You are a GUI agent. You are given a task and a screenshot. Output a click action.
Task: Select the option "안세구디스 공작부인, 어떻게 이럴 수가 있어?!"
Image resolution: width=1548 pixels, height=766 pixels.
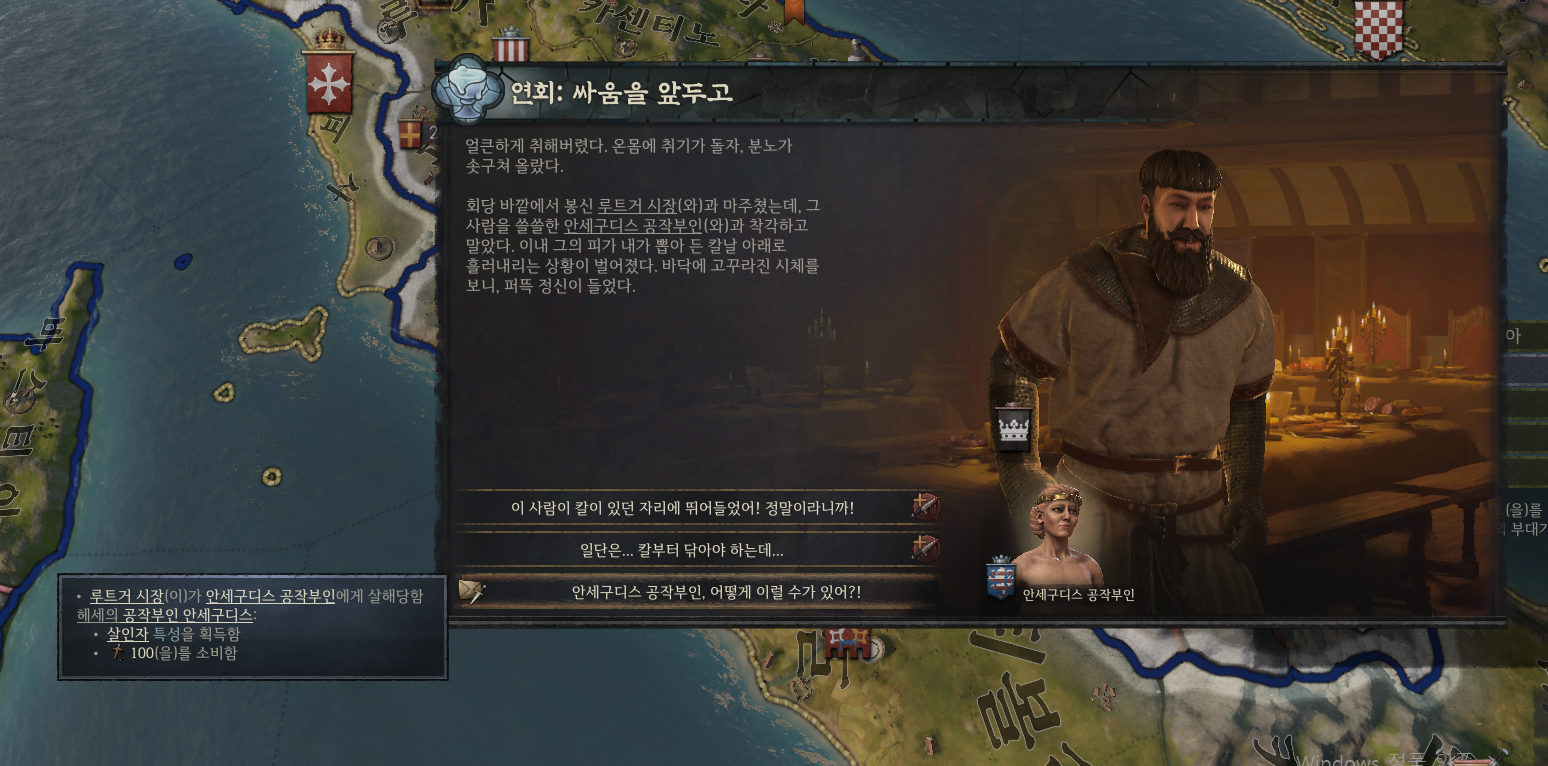(x=715, y=592)
